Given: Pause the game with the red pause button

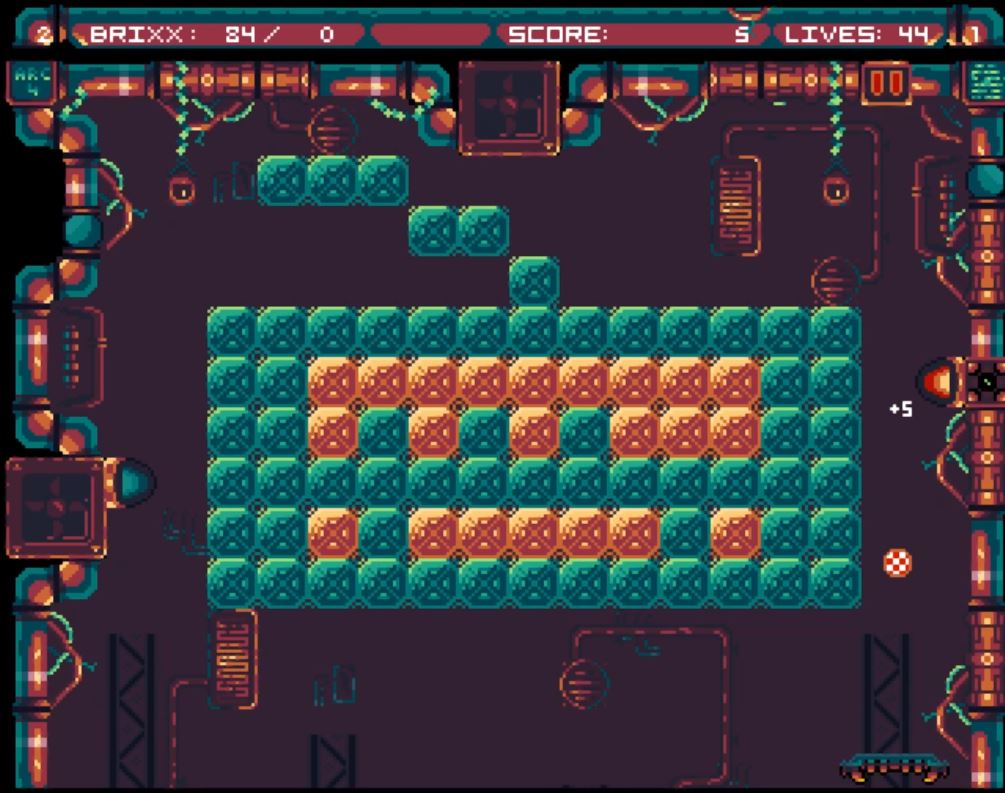Looking at the screenshot, I should [x=886, y=82].
